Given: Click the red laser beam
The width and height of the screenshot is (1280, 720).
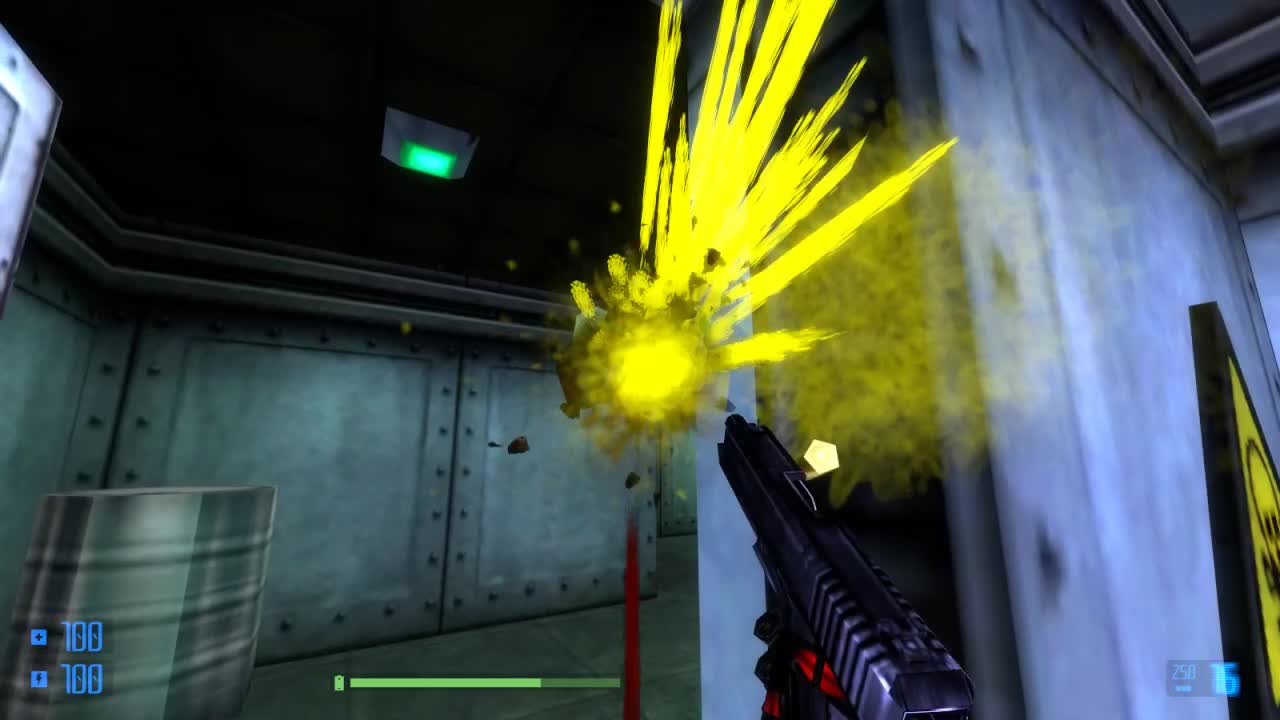Looking at the screenshot, I should (x=628, y=600).
